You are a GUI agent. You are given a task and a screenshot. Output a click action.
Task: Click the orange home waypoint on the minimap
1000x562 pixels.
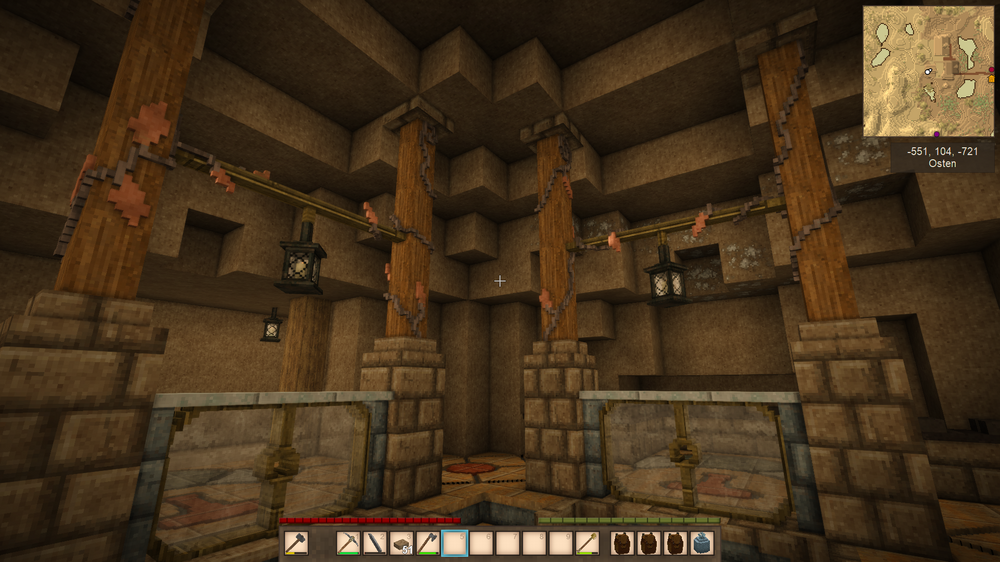991,78
